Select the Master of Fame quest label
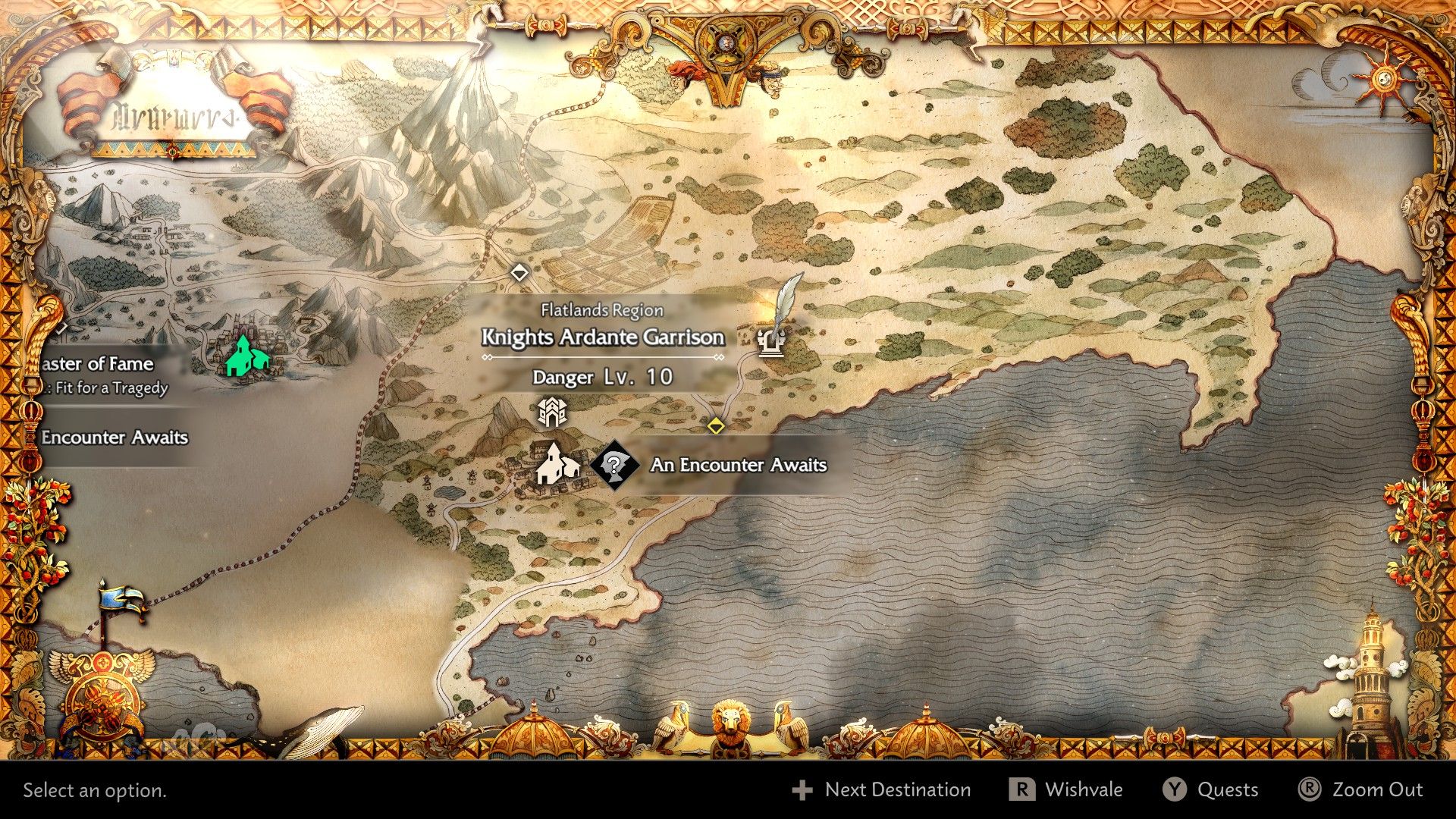 click(99, 365)
